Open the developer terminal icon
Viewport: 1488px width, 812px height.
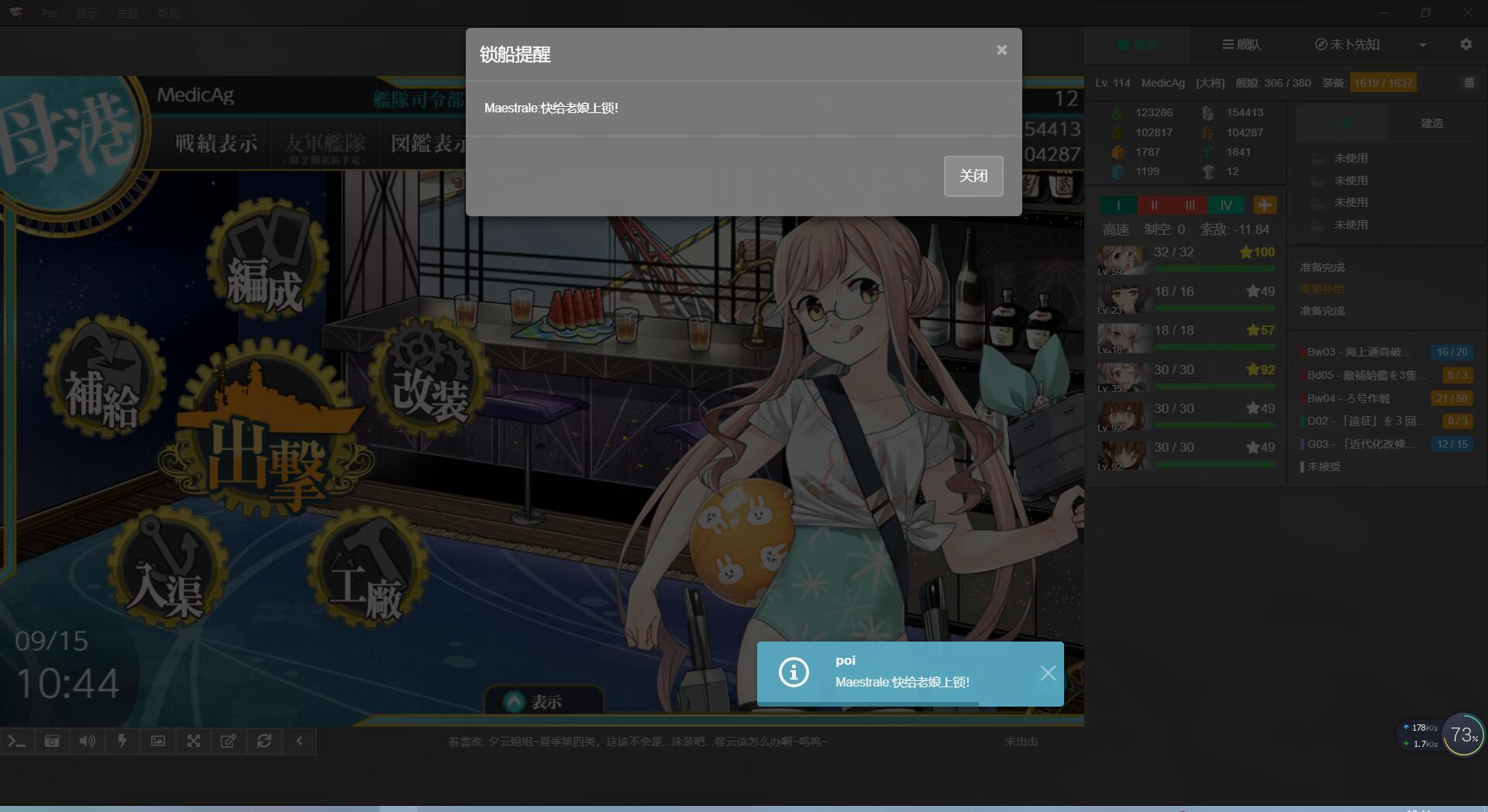(x=17, y=741)
